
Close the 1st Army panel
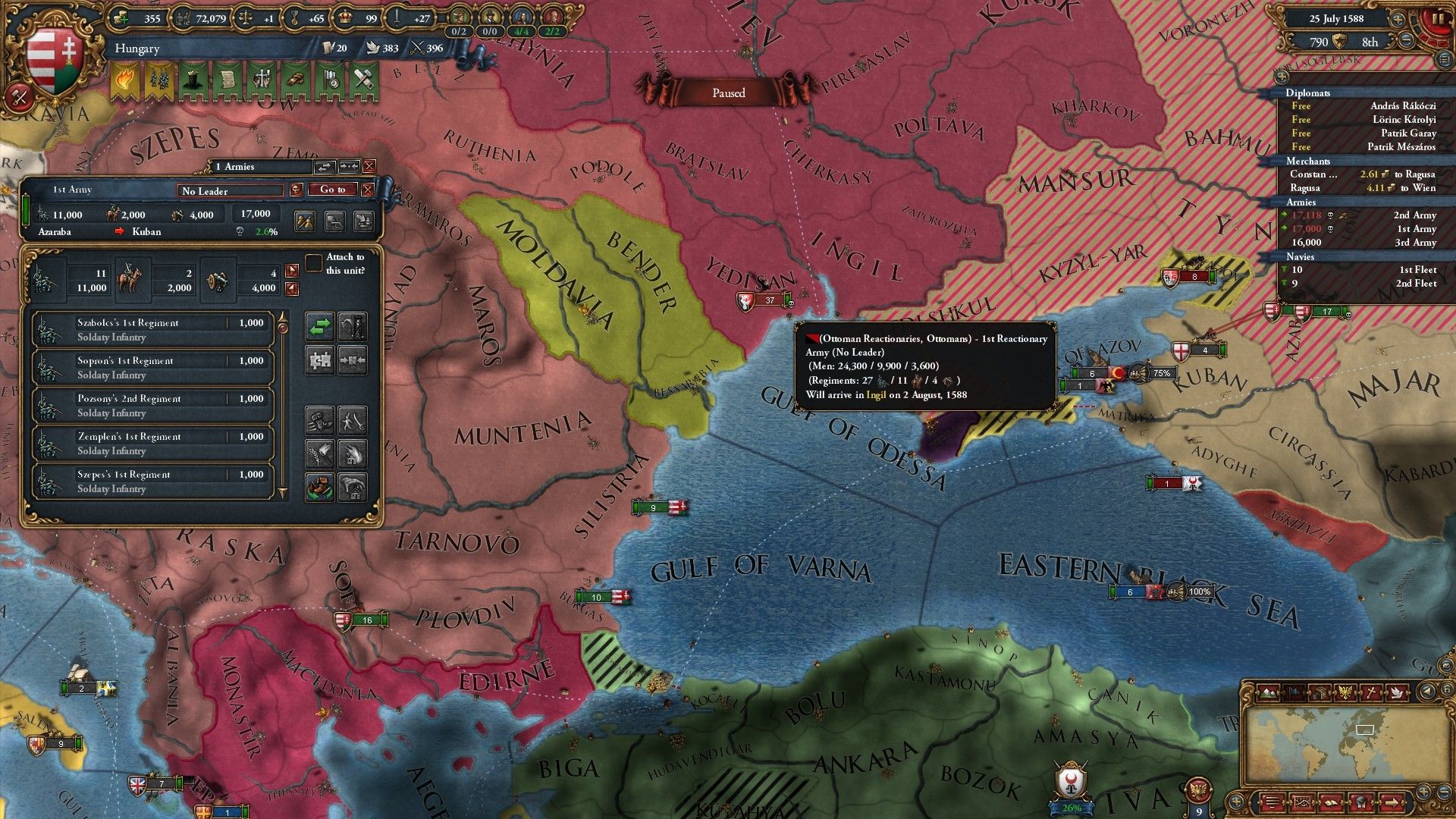(368, 190)
